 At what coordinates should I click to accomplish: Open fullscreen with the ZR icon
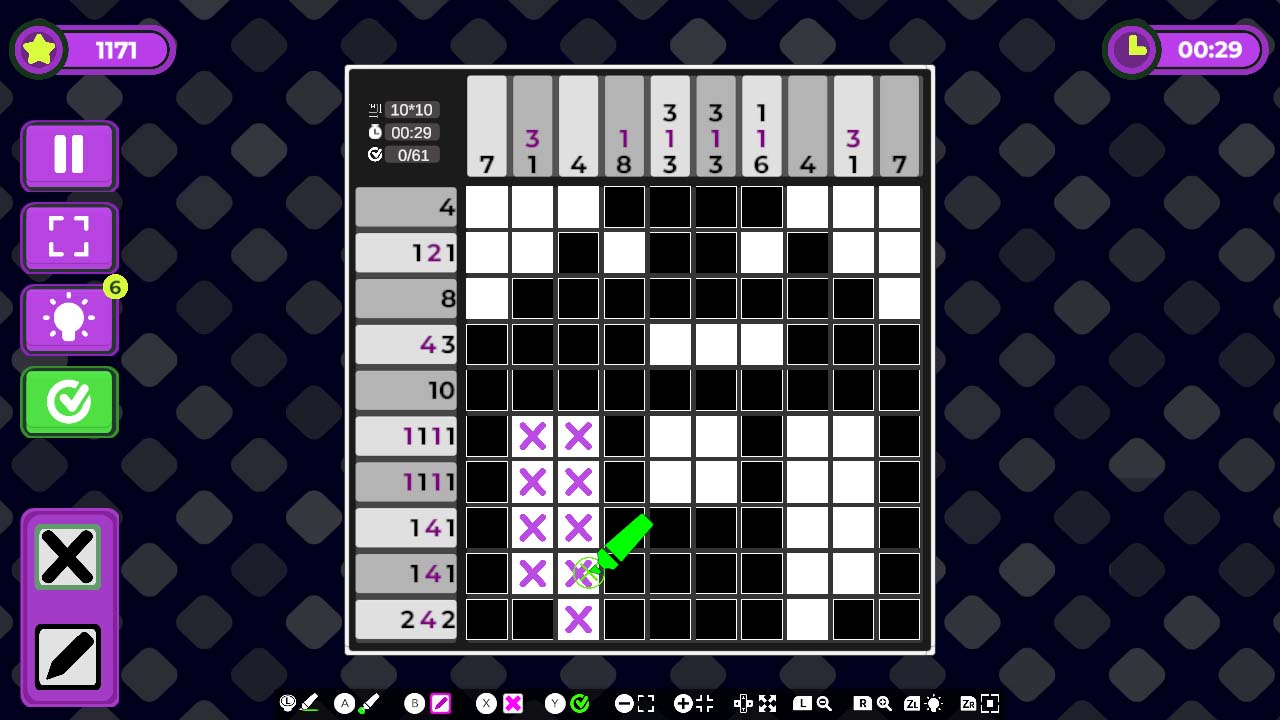(988, 703)
